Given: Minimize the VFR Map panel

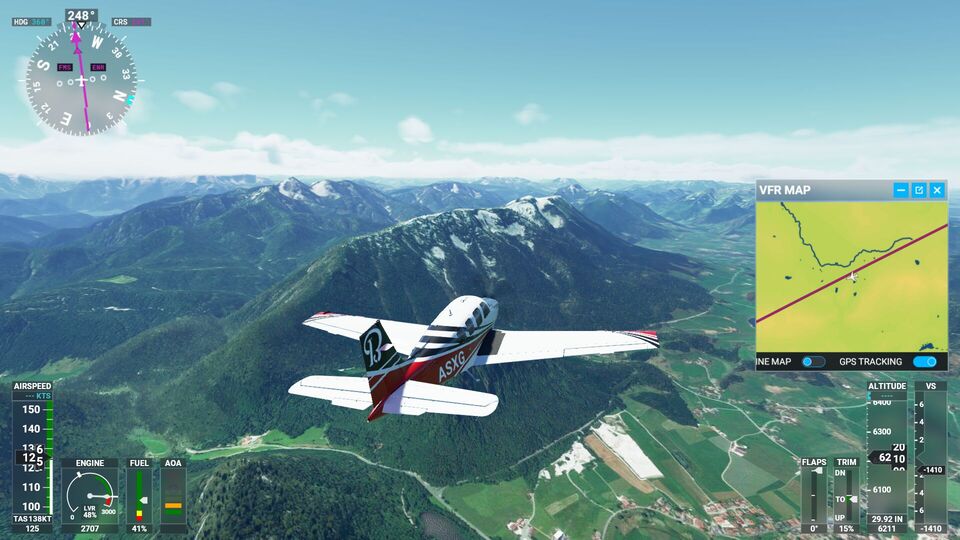Looking at the screenshot, I should point(901,190).
